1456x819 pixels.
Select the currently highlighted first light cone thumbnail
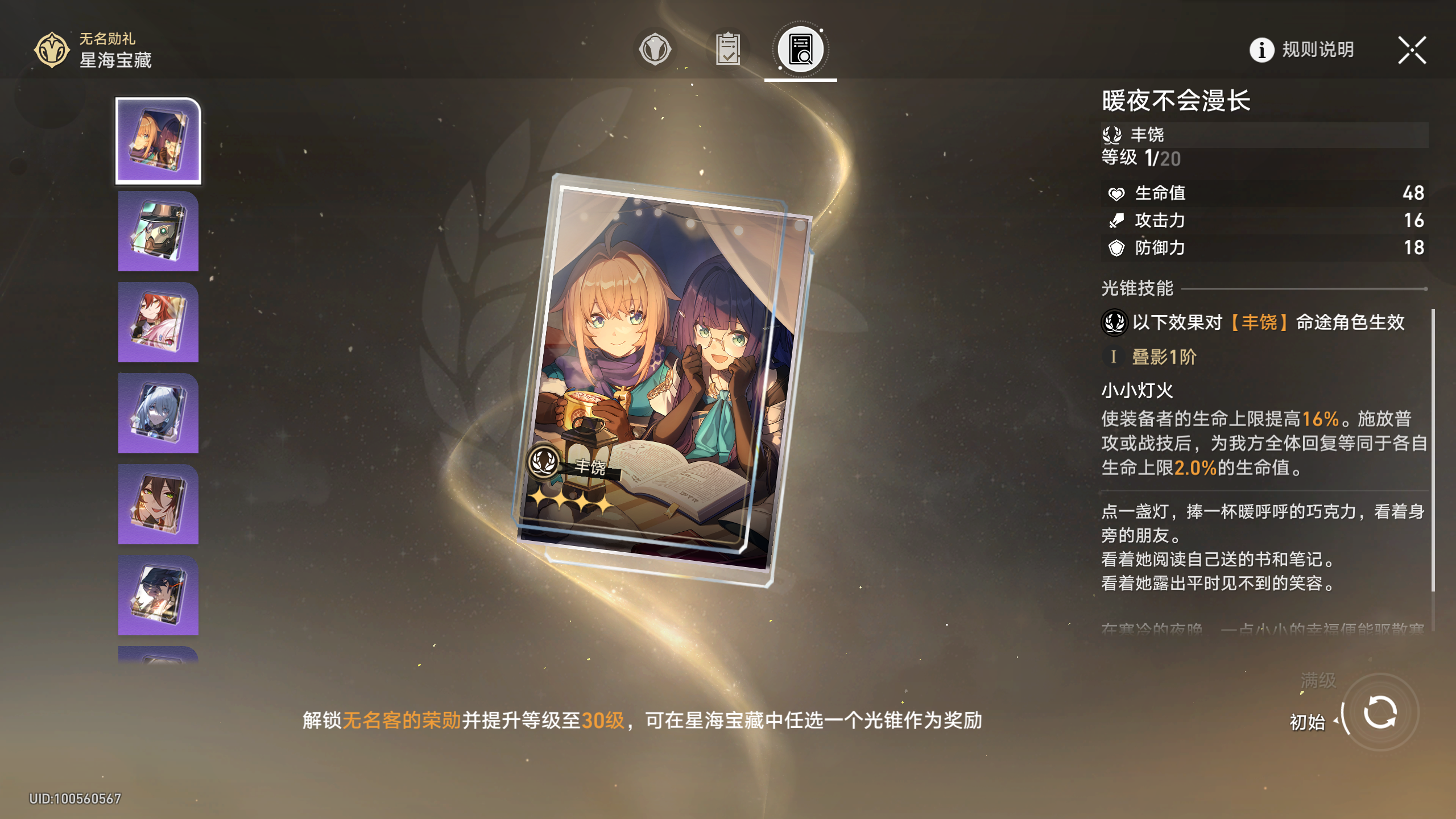point(158,141)
